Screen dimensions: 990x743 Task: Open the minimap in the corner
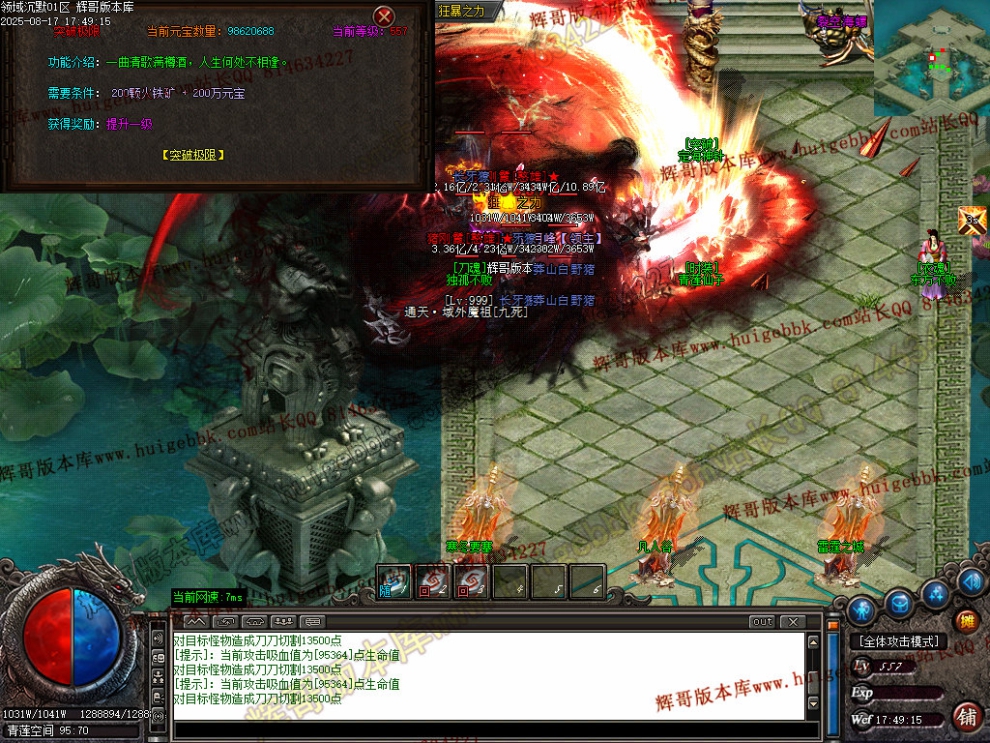pyautogui.click(x=930, y=58)
